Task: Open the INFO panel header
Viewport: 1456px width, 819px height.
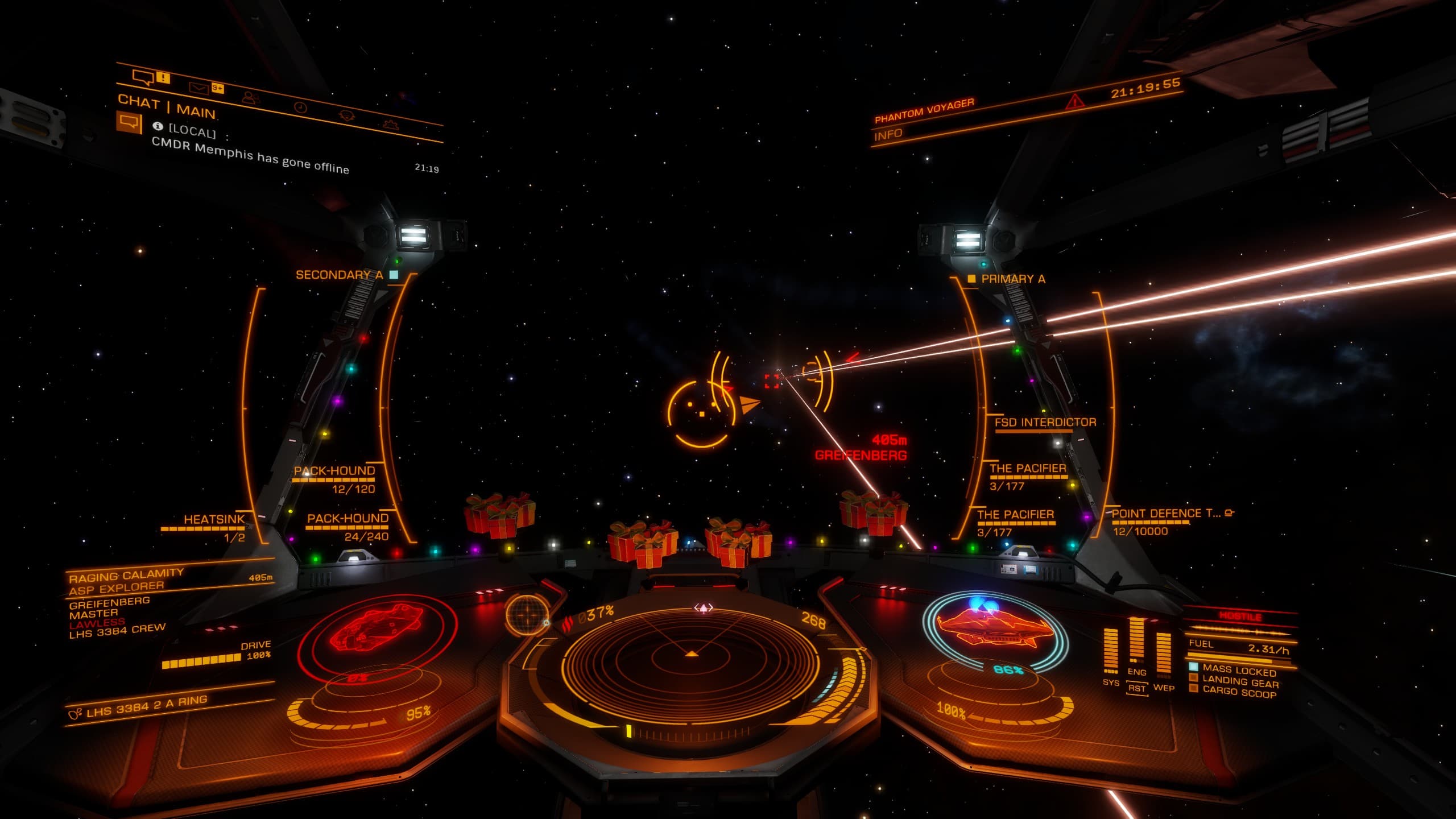Action: 888,134
